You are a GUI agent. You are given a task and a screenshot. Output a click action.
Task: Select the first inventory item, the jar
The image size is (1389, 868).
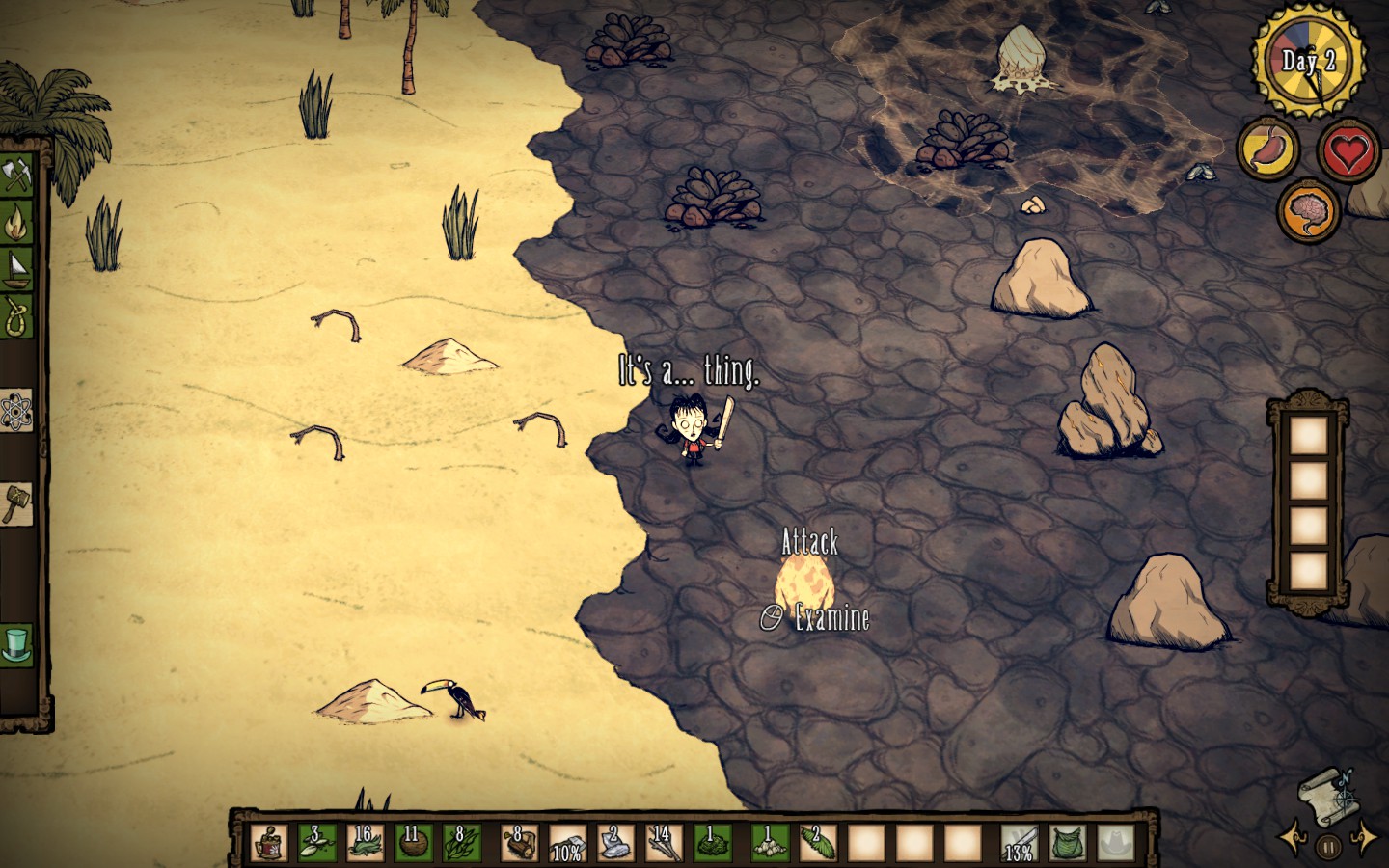tap(269, 842)
